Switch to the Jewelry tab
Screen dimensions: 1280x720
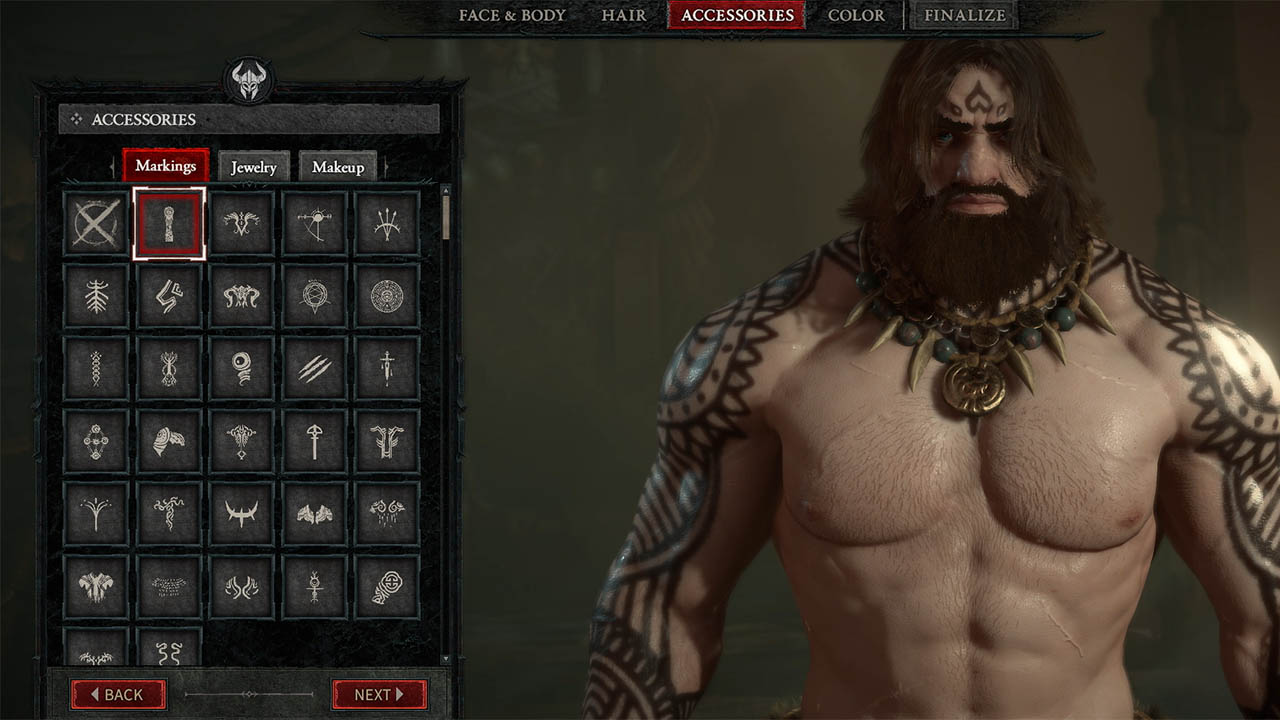253,167
